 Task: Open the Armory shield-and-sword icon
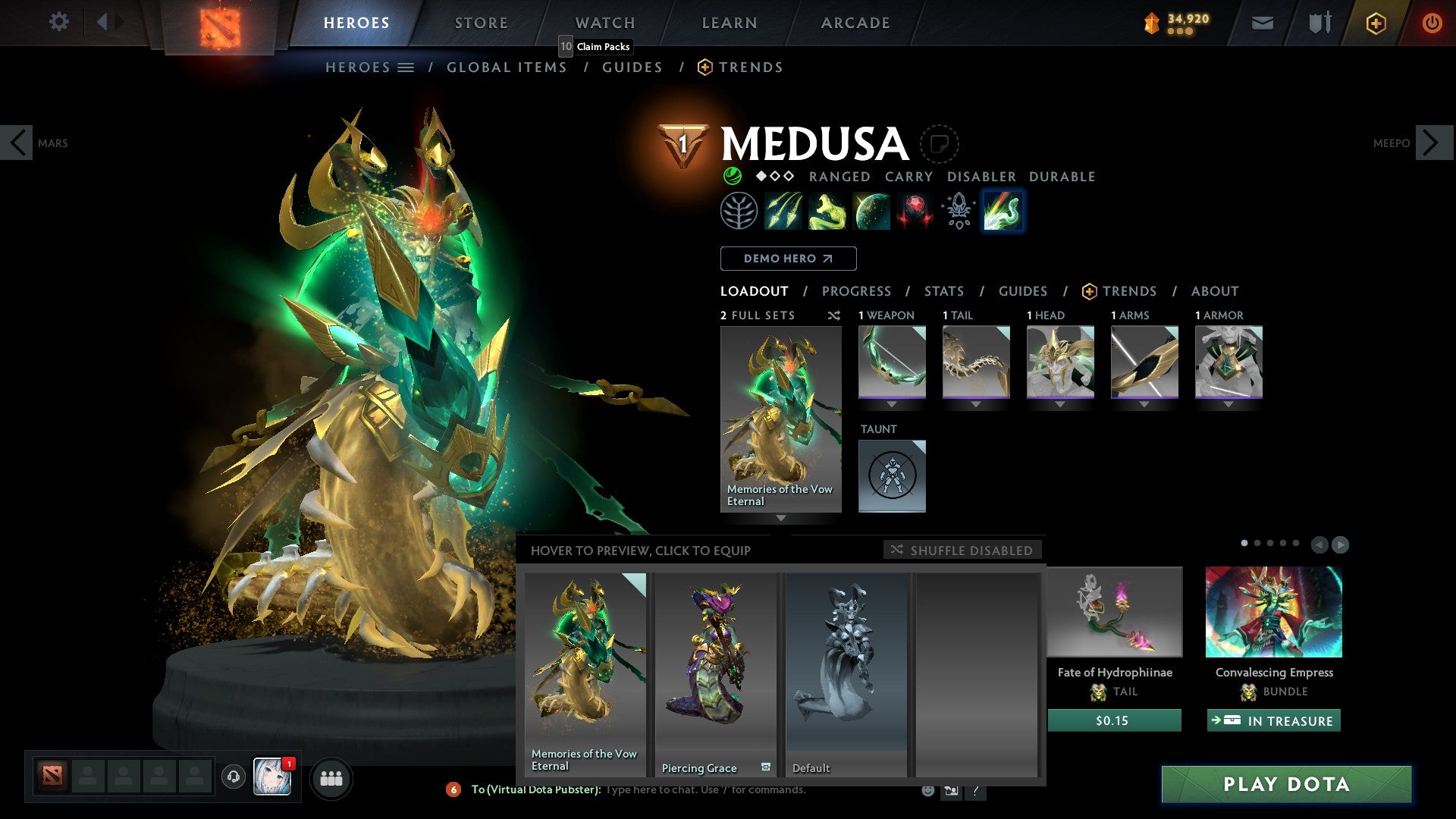(x=1319, y=23)
